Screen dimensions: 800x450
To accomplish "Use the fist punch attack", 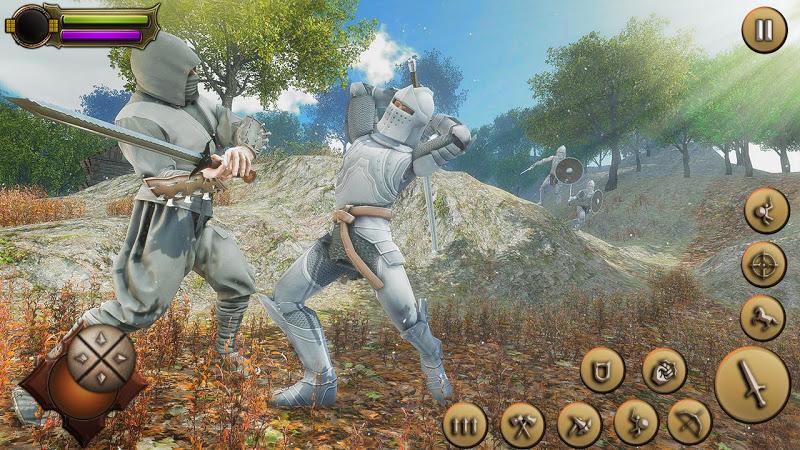I will pos(664,370).
